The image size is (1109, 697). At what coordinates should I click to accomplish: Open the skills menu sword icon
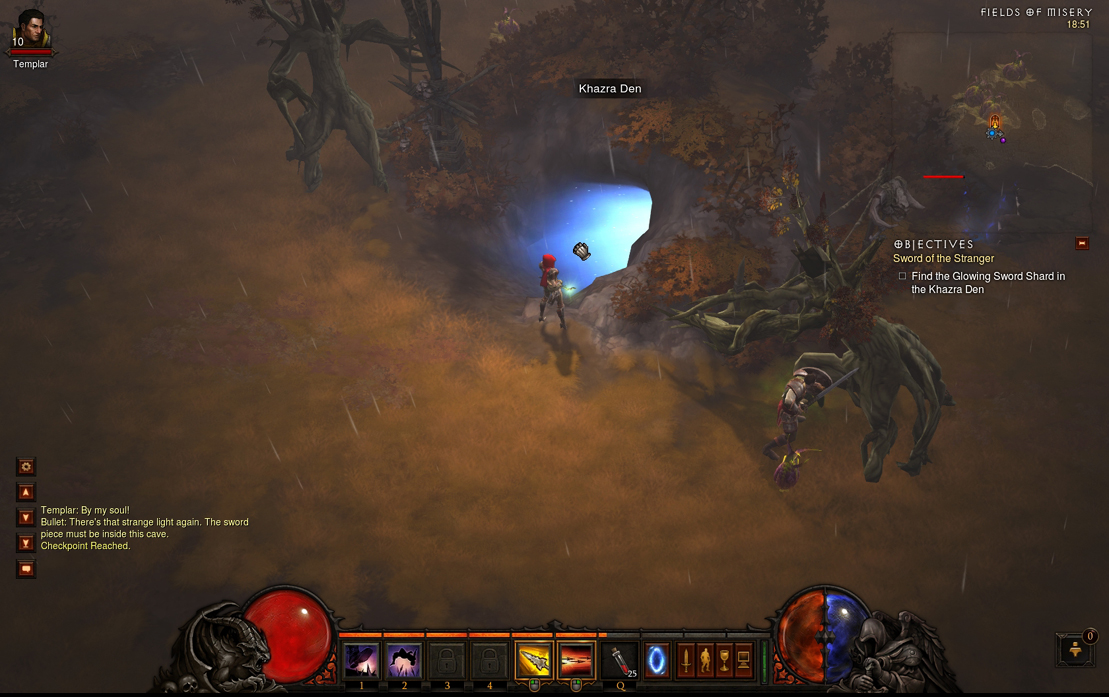(686, 660)
